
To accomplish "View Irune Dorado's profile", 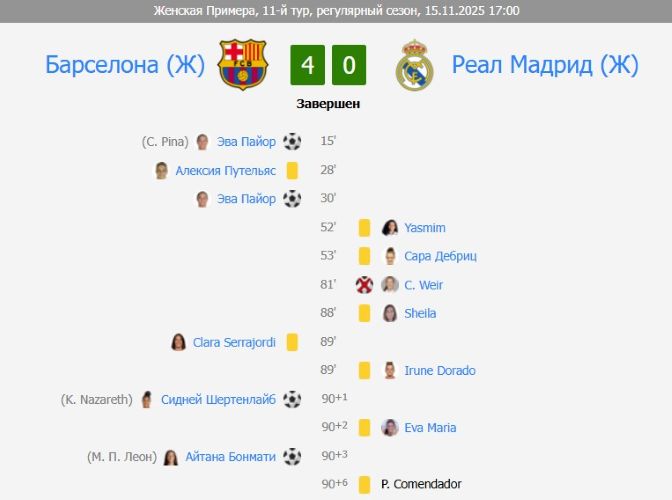I will 439,371.
